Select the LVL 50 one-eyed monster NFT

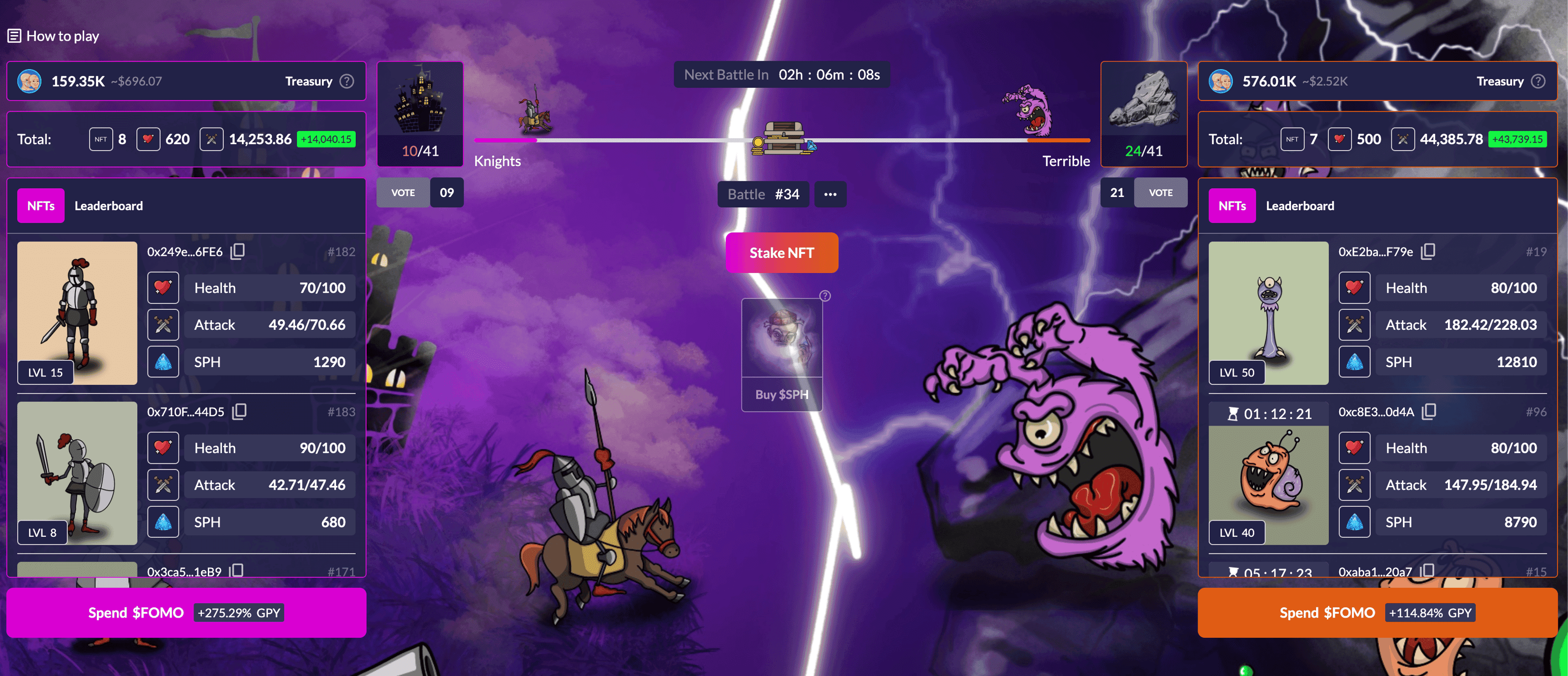coord(1268,312)
